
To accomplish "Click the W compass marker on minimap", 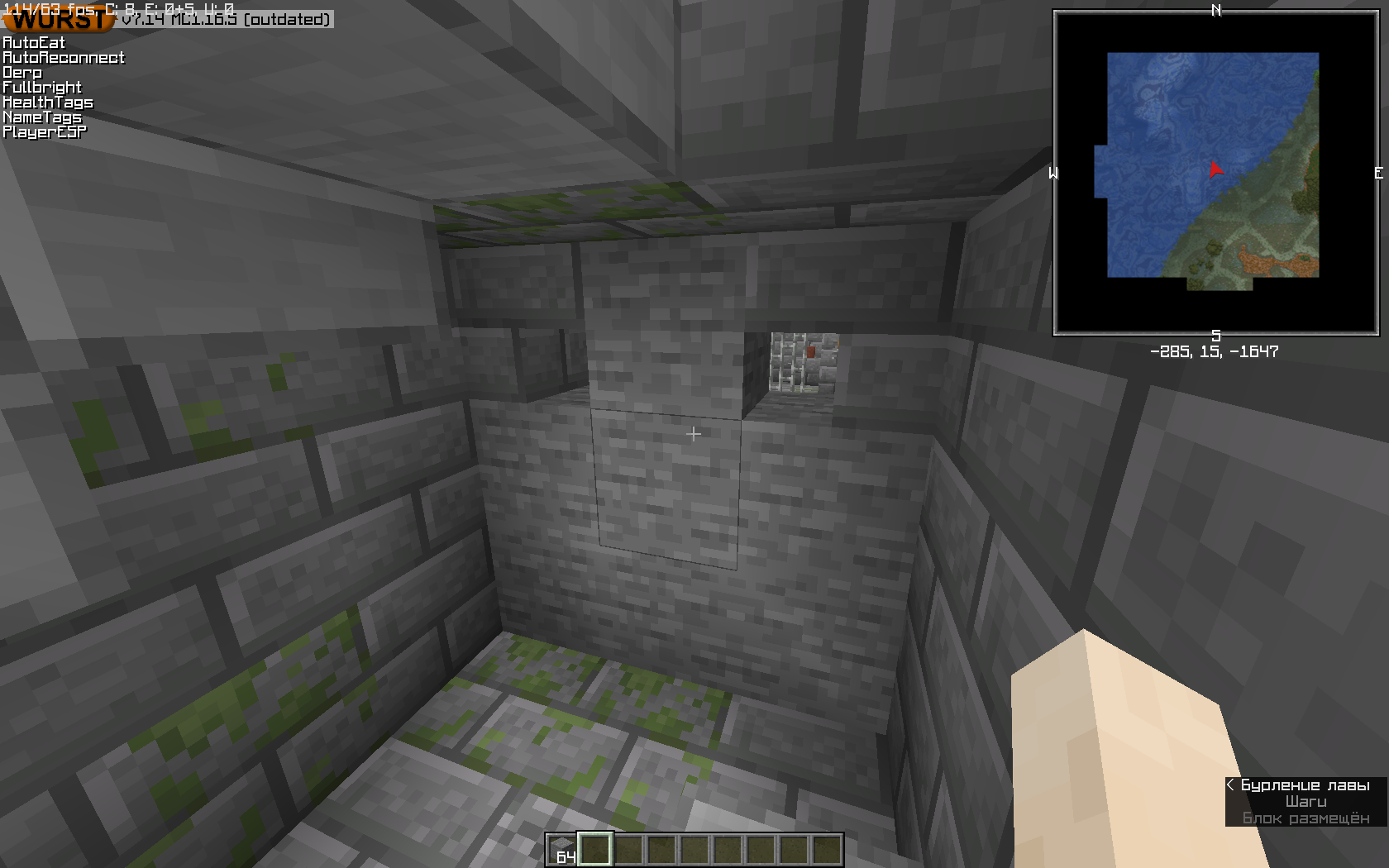I will coord(1053,174).
